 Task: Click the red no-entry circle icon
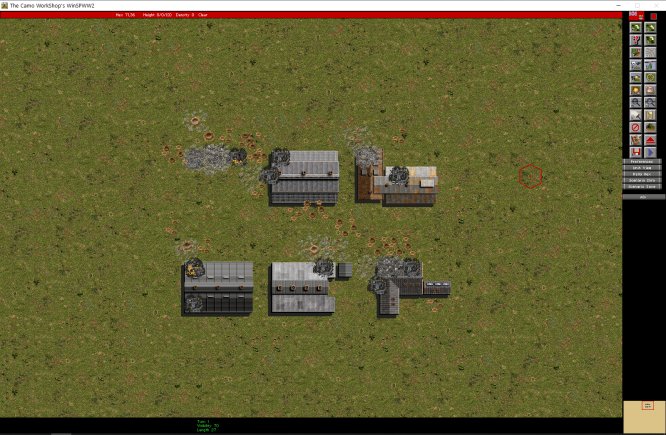[x=636, y=115]
